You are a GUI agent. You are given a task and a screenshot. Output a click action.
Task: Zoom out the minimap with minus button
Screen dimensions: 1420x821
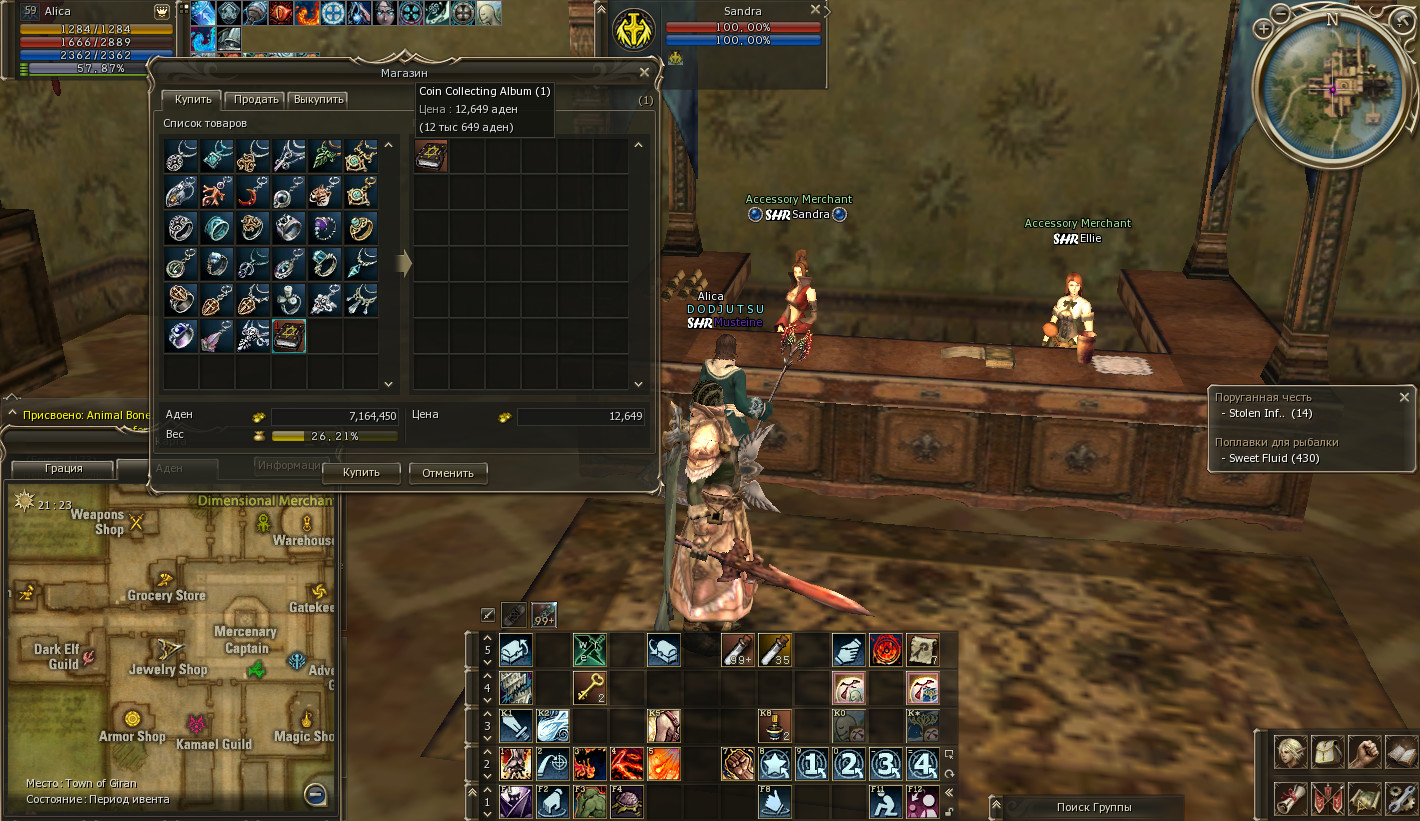1282,14
